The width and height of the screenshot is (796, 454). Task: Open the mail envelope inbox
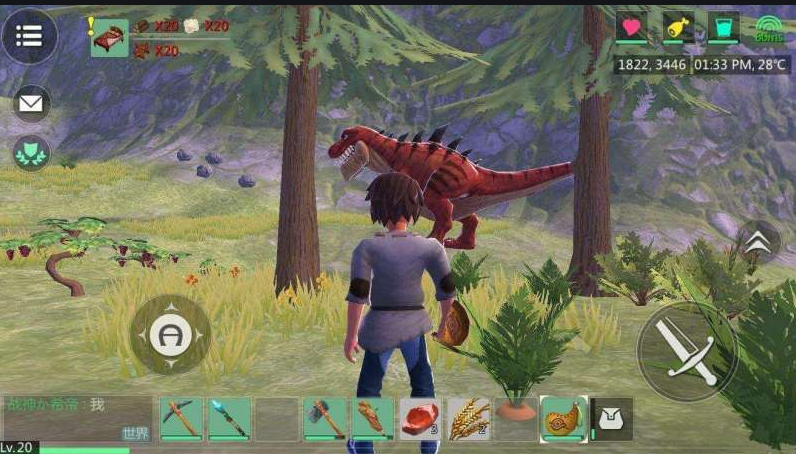[x=31, y=102]
